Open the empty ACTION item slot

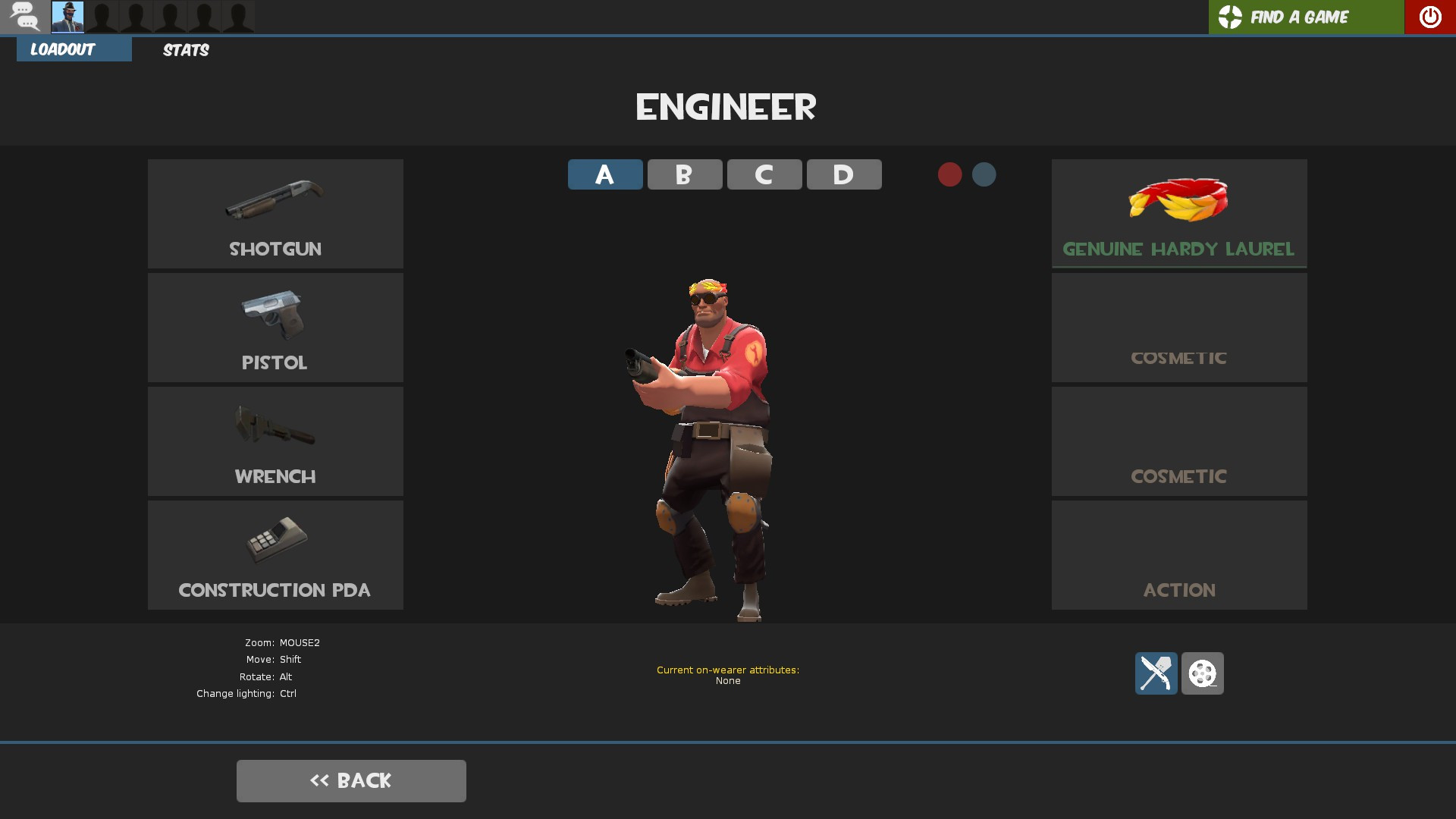(1178, 555)
